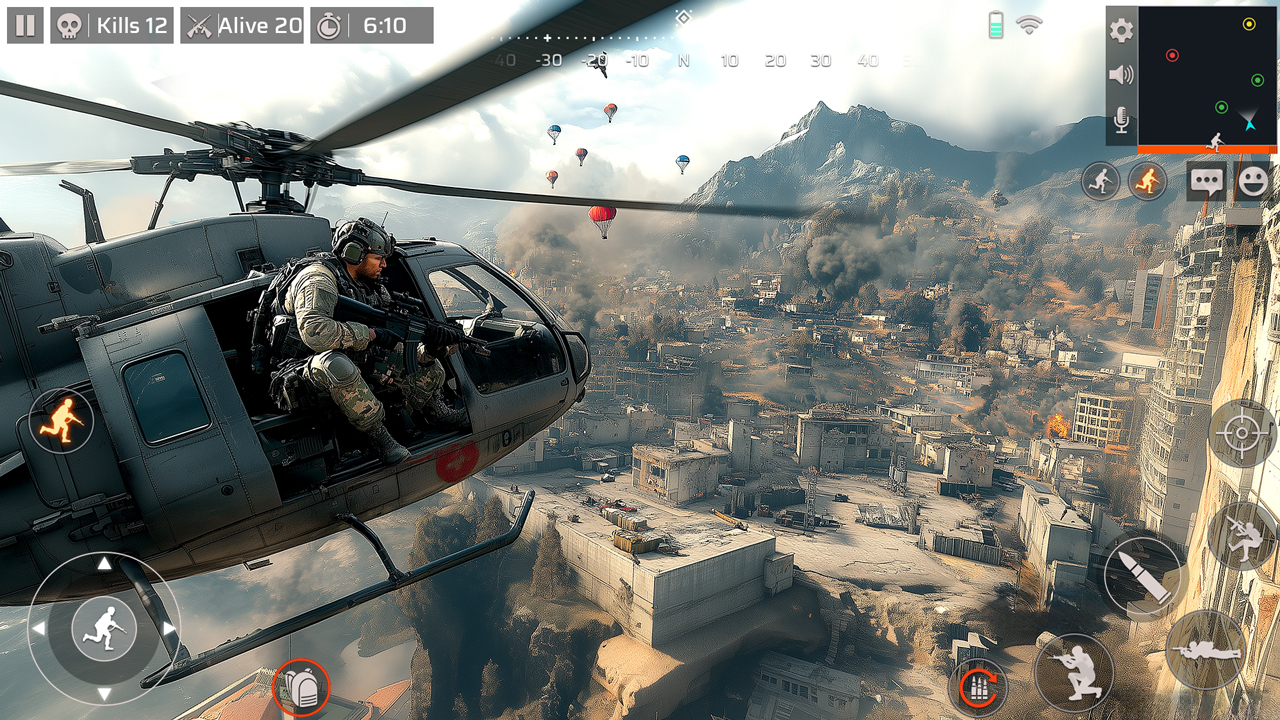Viewport: 1280px width, 720px height.
Task: Switch to crouch stance
Action: pyautogui.click(x=1074, y=672)
